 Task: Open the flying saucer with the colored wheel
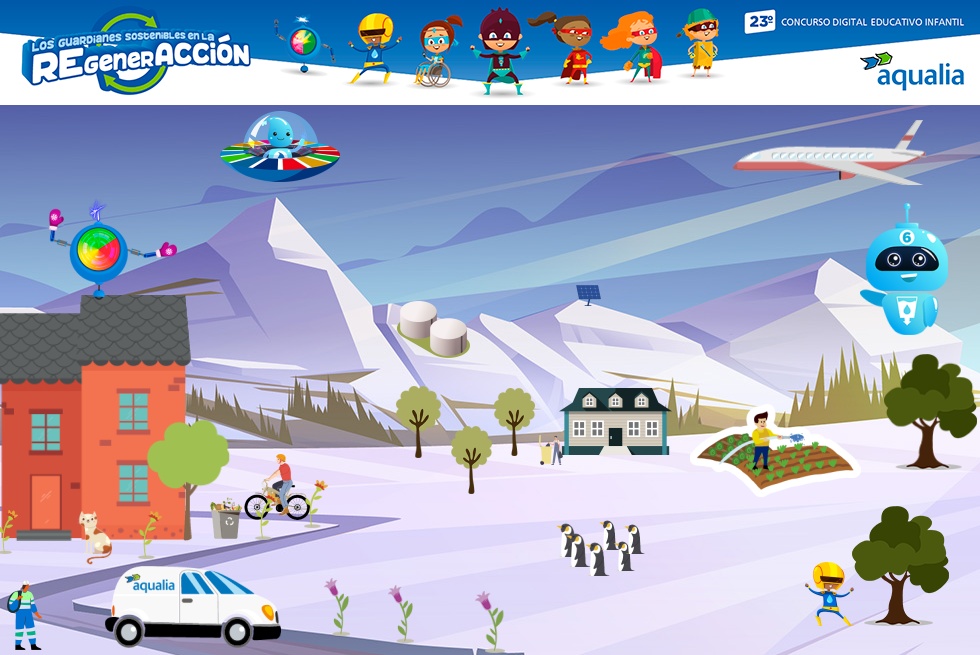(x=280, y=146)
